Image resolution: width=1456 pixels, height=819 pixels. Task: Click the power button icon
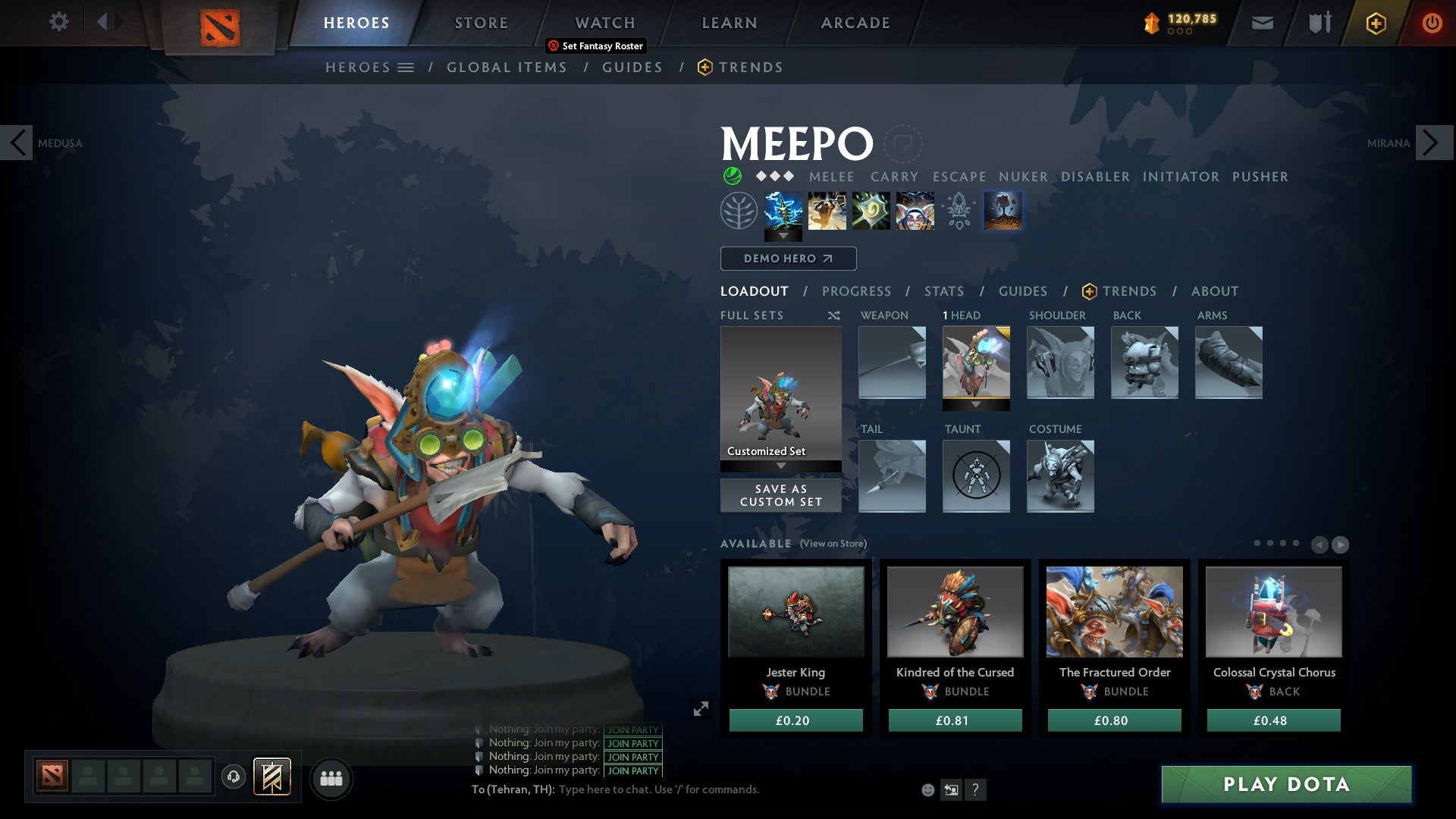click(1432, 23)
